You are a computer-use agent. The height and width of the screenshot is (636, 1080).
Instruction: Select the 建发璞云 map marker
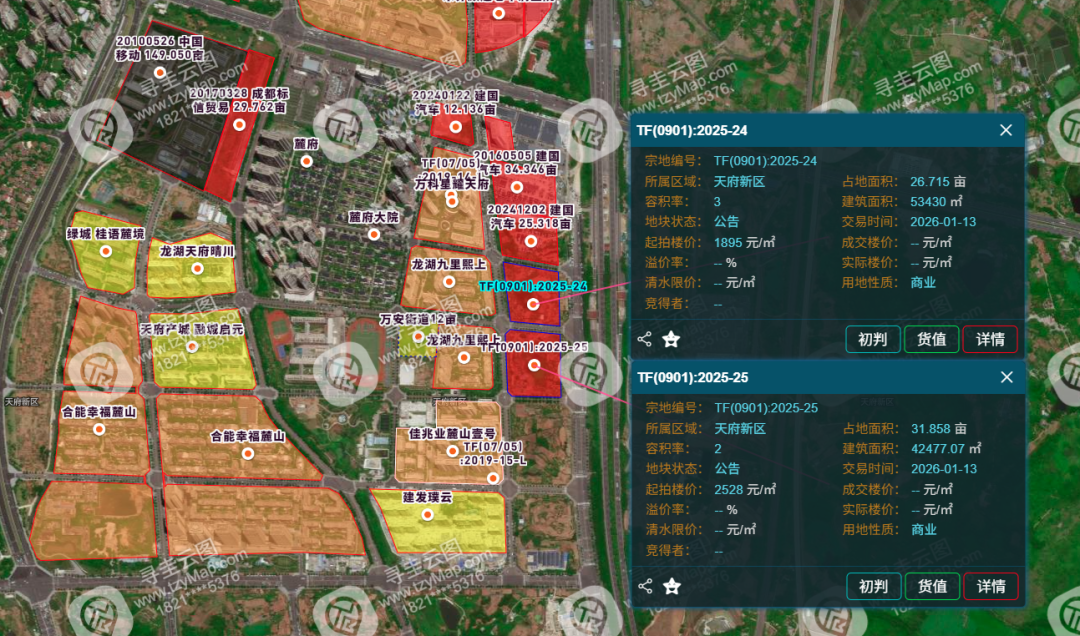coord(427,514)
